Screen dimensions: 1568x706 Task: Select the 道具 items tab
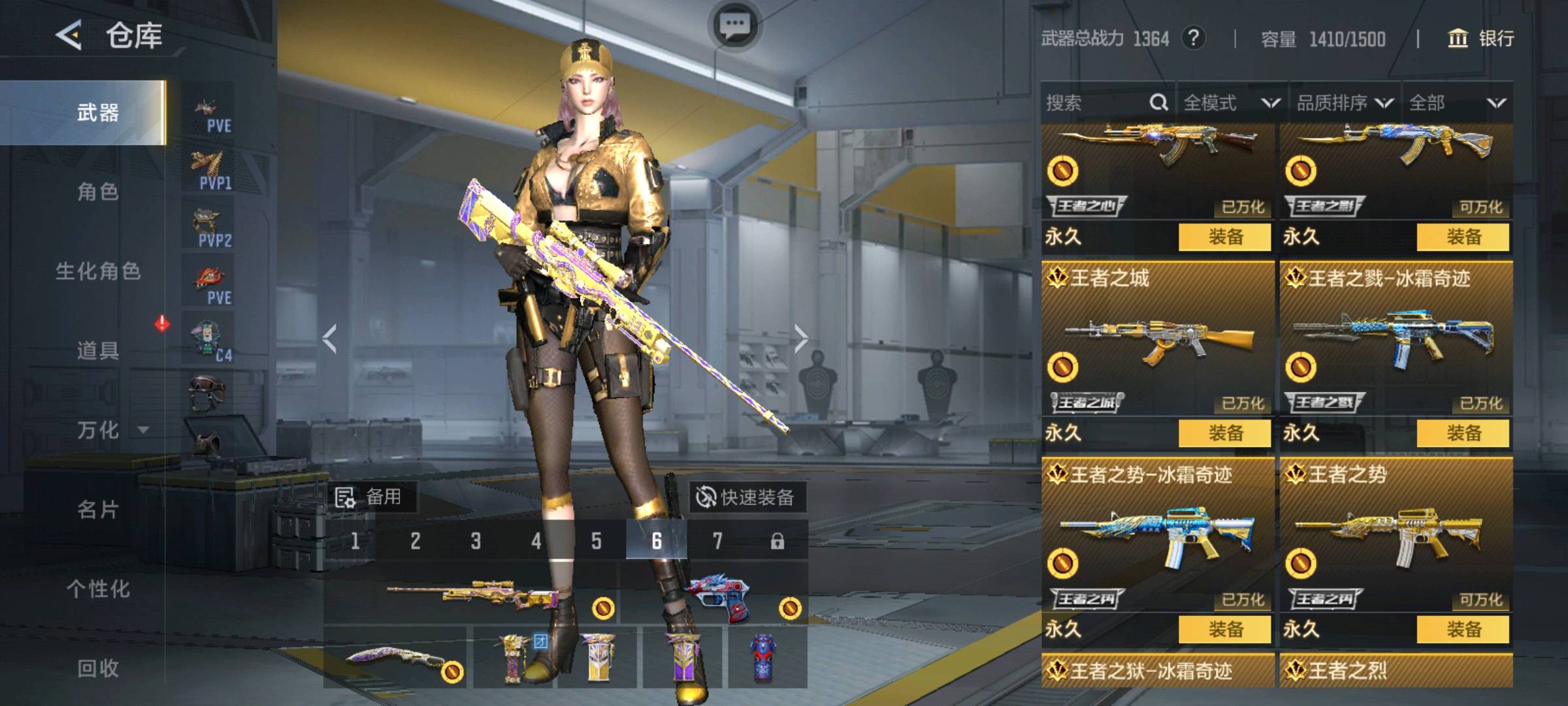click(x=98, y=350)
